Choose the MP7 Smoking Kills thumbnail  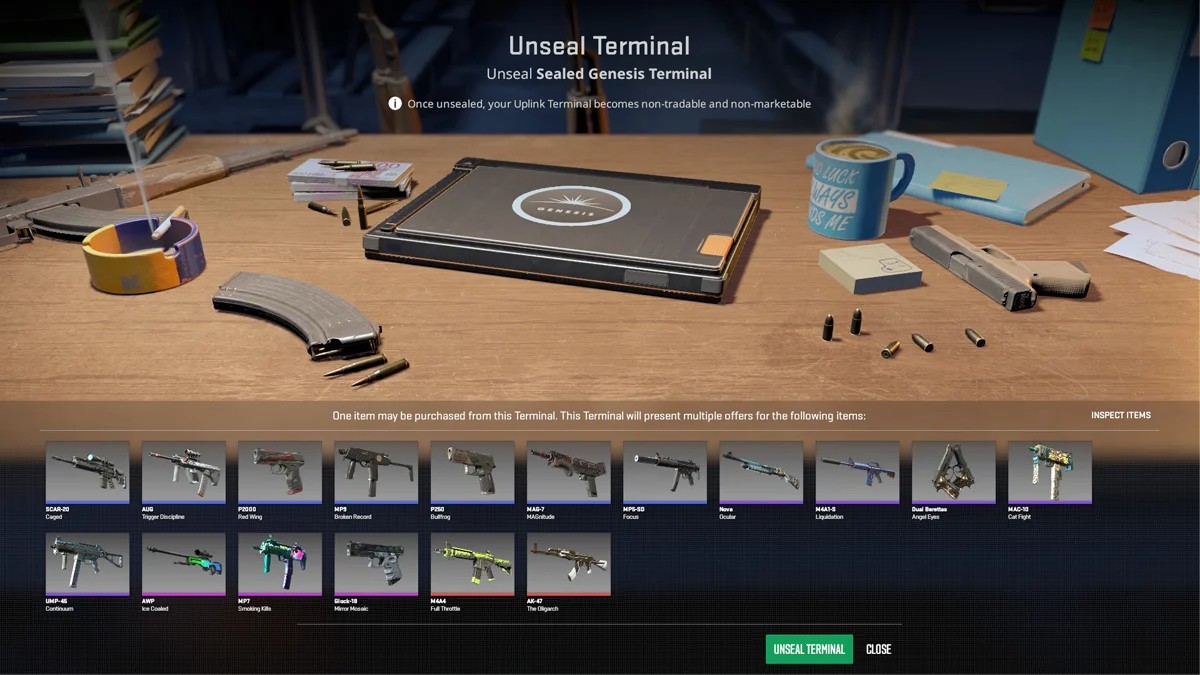coord(280,564)
